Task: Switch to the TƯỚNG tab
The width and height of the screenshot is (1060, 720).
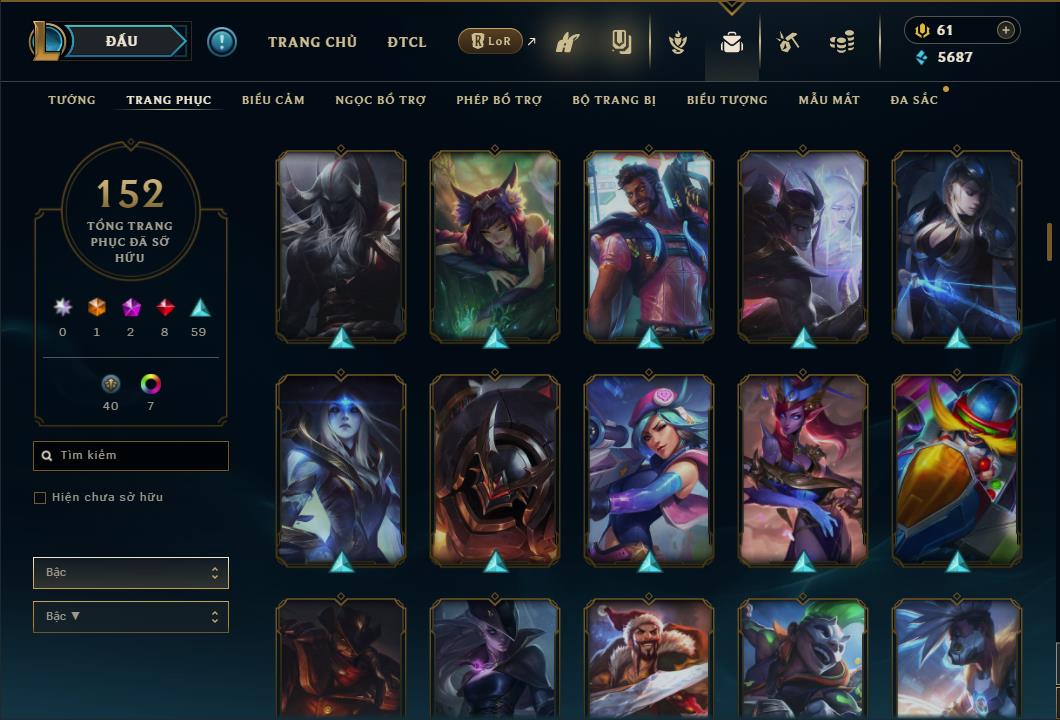Action: coord(72,100)
